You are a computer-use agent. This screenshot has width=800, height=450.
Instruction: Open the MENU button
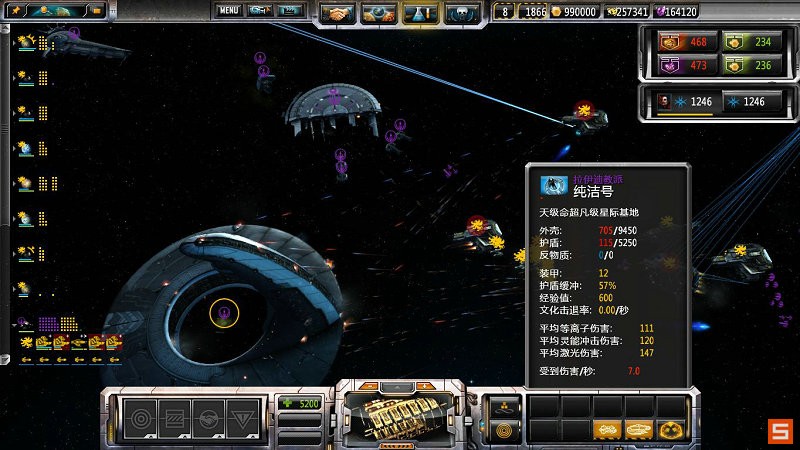point(229,10)
